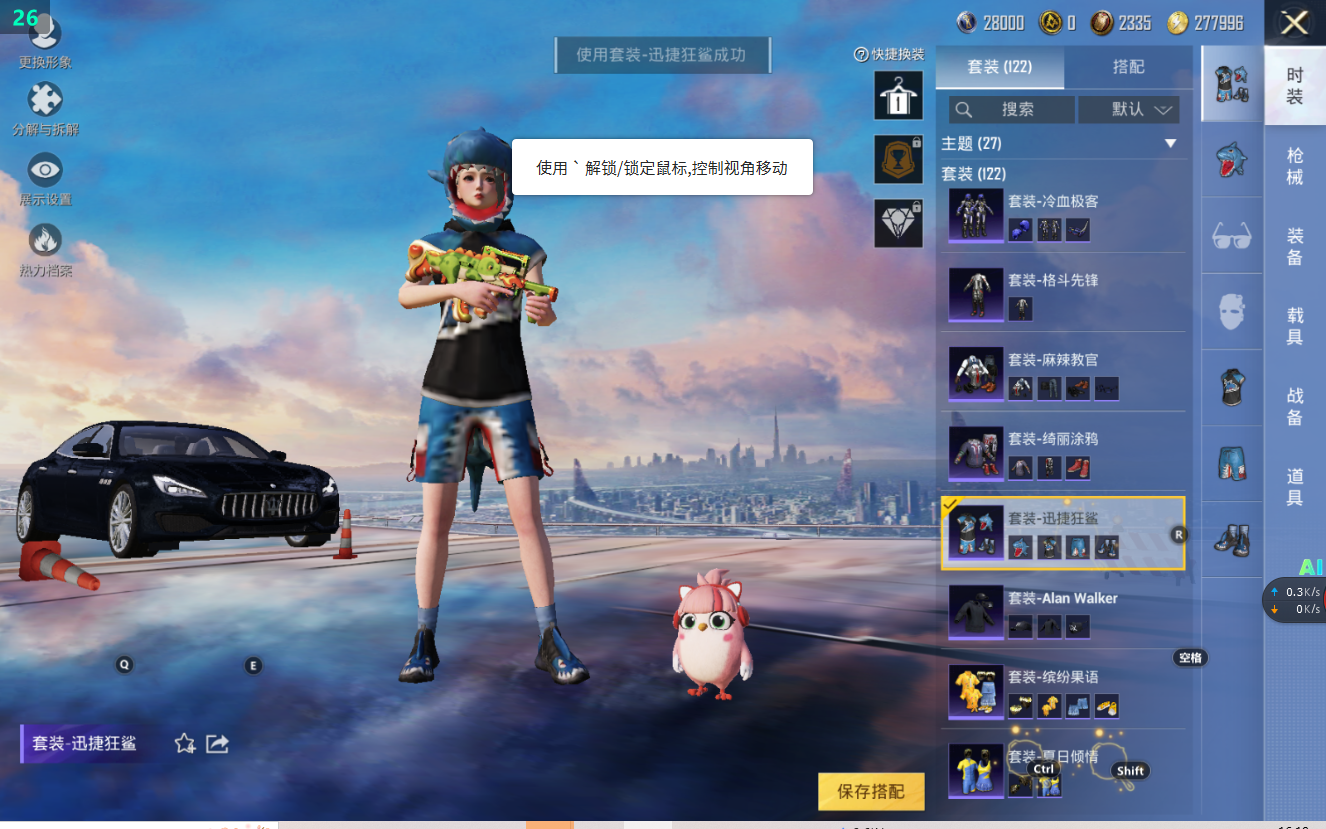Share the outfit via the arrow icon
1326x829 pixels.
pos(217,743)
